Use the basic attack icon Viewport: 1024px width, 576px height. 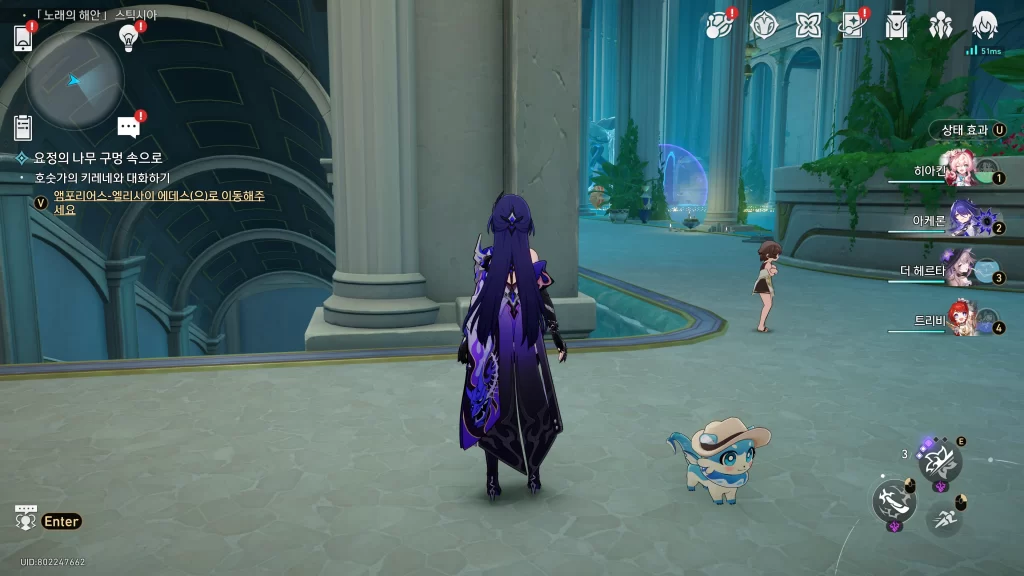[893, 499]
